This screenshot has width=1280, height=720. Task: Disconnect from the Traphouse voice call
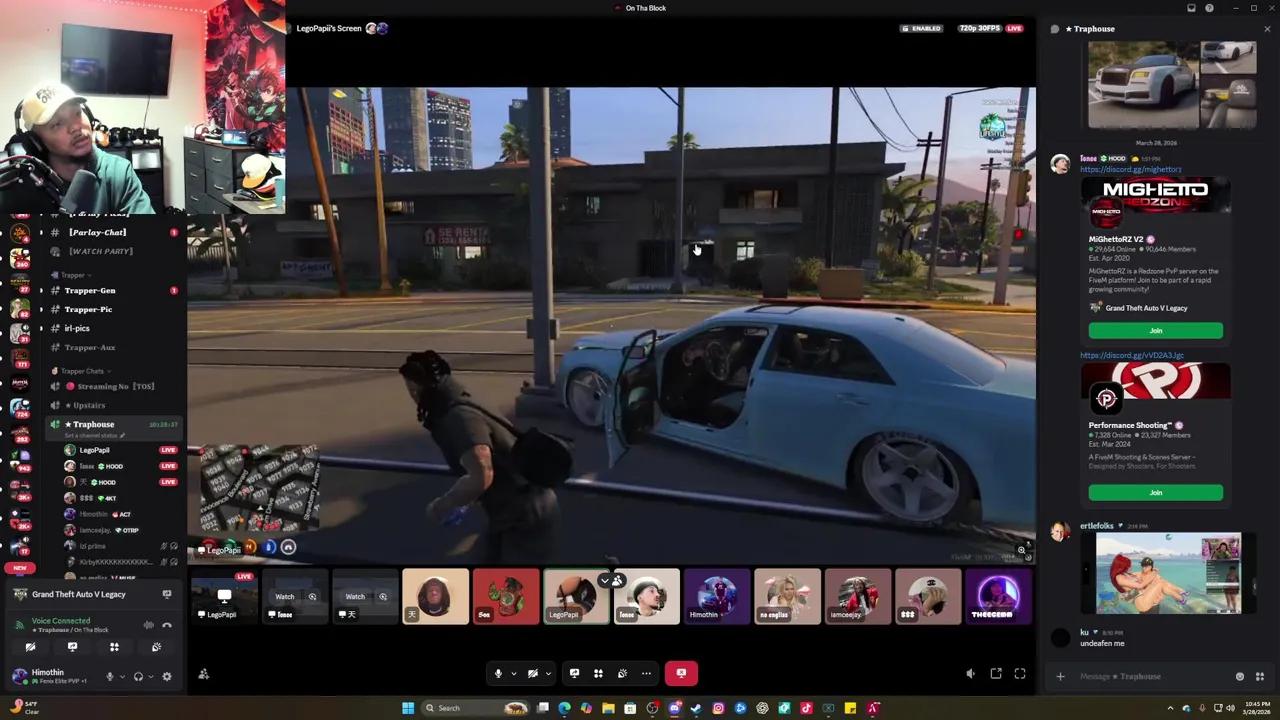pyautogui.click(x=168, y=625)
